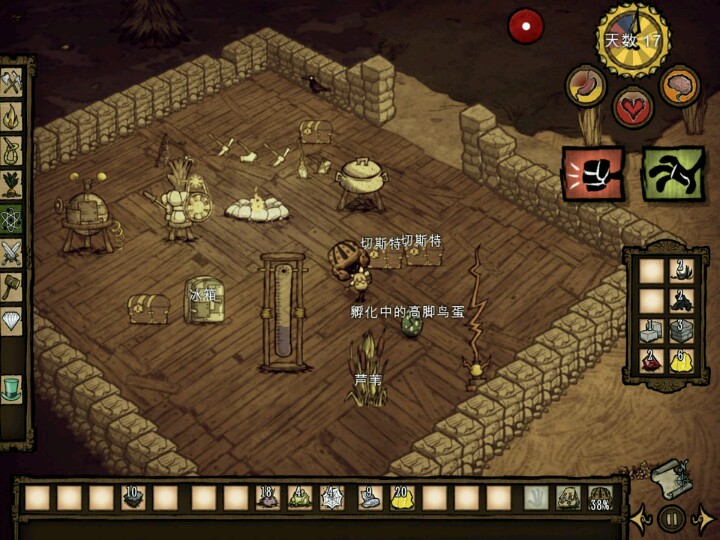Select the empty hand equipment slot
Screen dimensions: 720x540
536,497
